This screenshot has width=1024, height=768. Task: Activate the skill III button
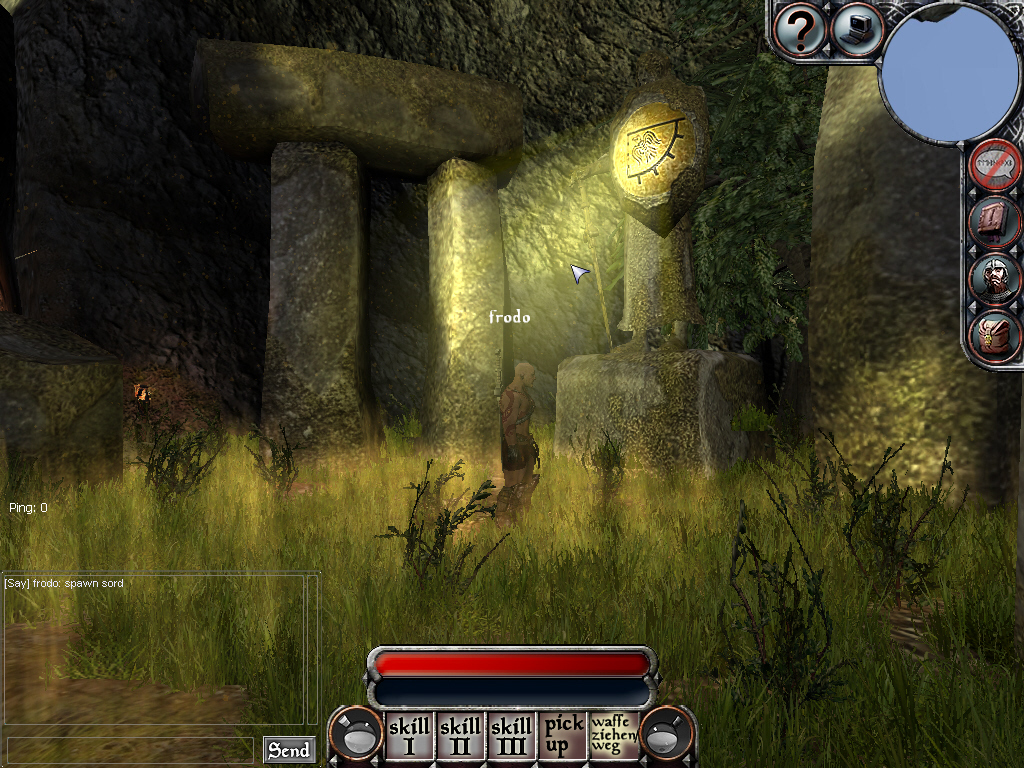coord(511,737)
